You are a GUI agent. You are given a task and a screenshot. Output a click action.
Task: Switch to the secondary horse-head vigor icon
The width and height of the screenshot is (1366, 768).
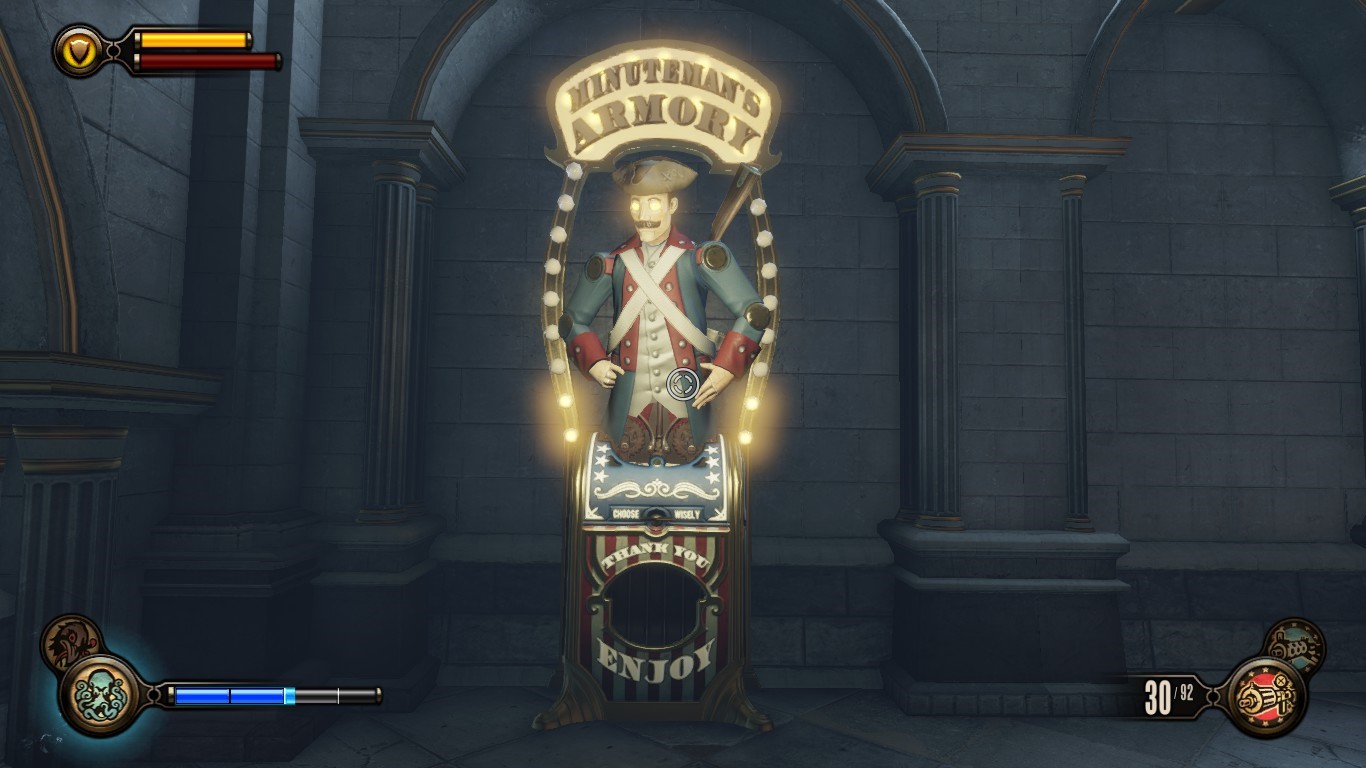click(70, 643)
